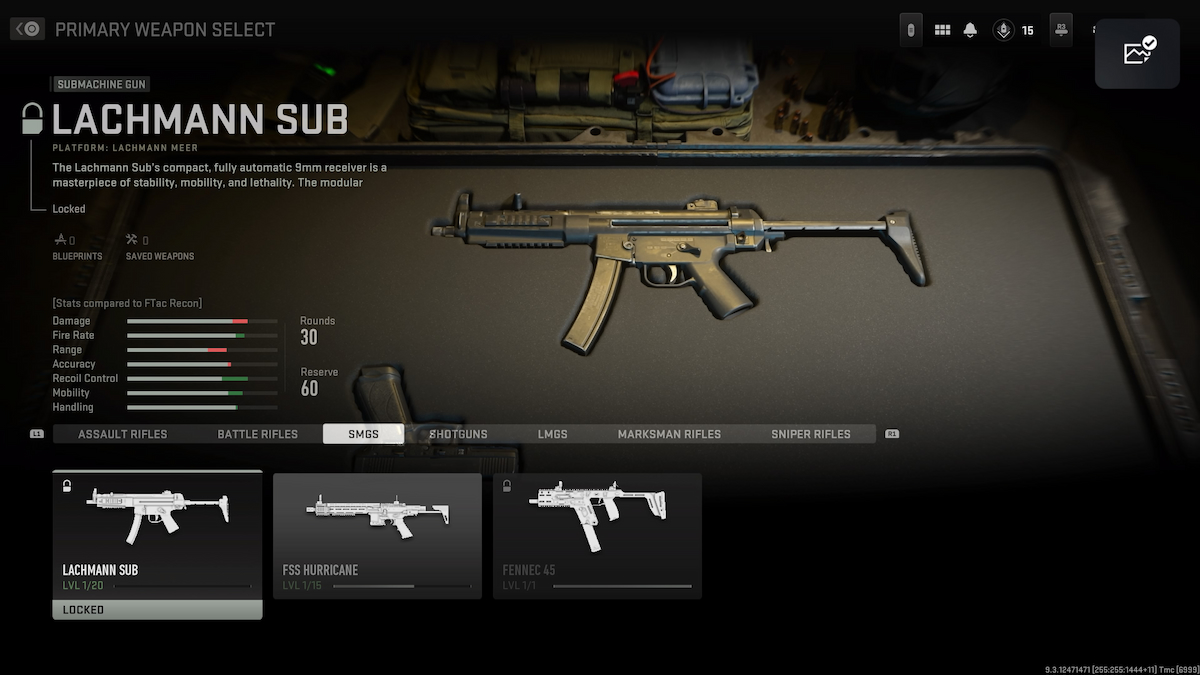Switch to the LMGs tab
Image resolution: width=1200 pixels, height=675 pixels.
[x=552, y=434]
